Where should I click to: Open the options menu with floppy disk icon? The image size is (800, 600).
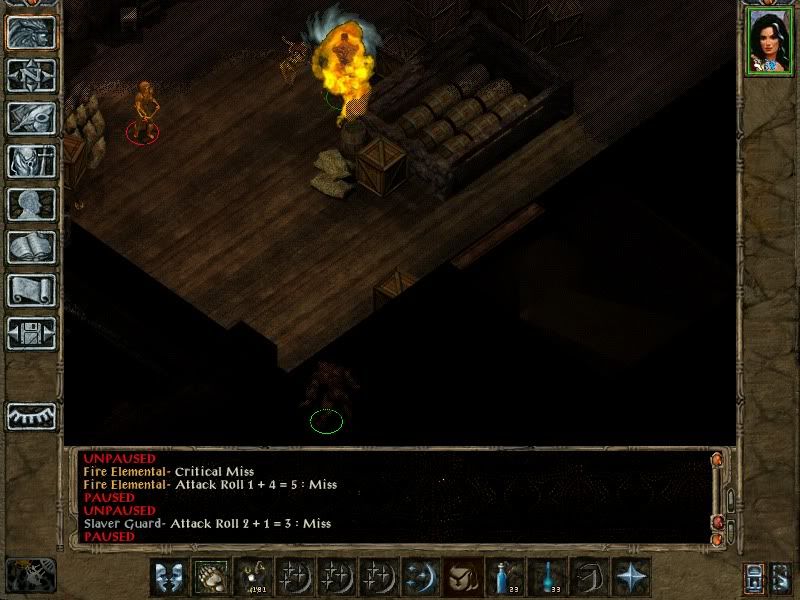pyautogui.click(x=31, y=333)
